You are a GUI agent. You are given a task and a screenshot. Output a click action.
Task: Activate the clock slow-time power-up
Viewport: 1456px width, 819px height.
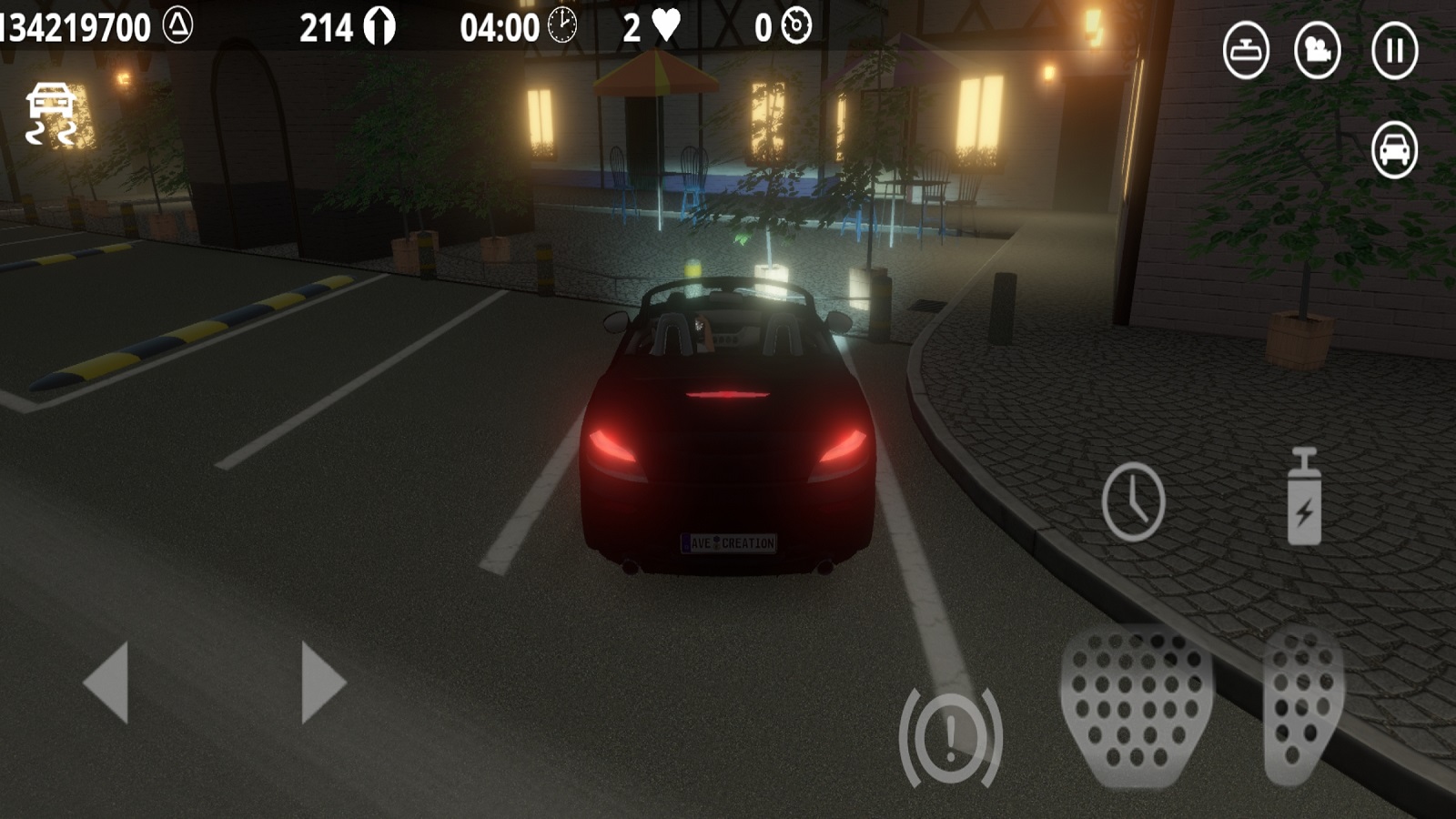(1133, 501)
